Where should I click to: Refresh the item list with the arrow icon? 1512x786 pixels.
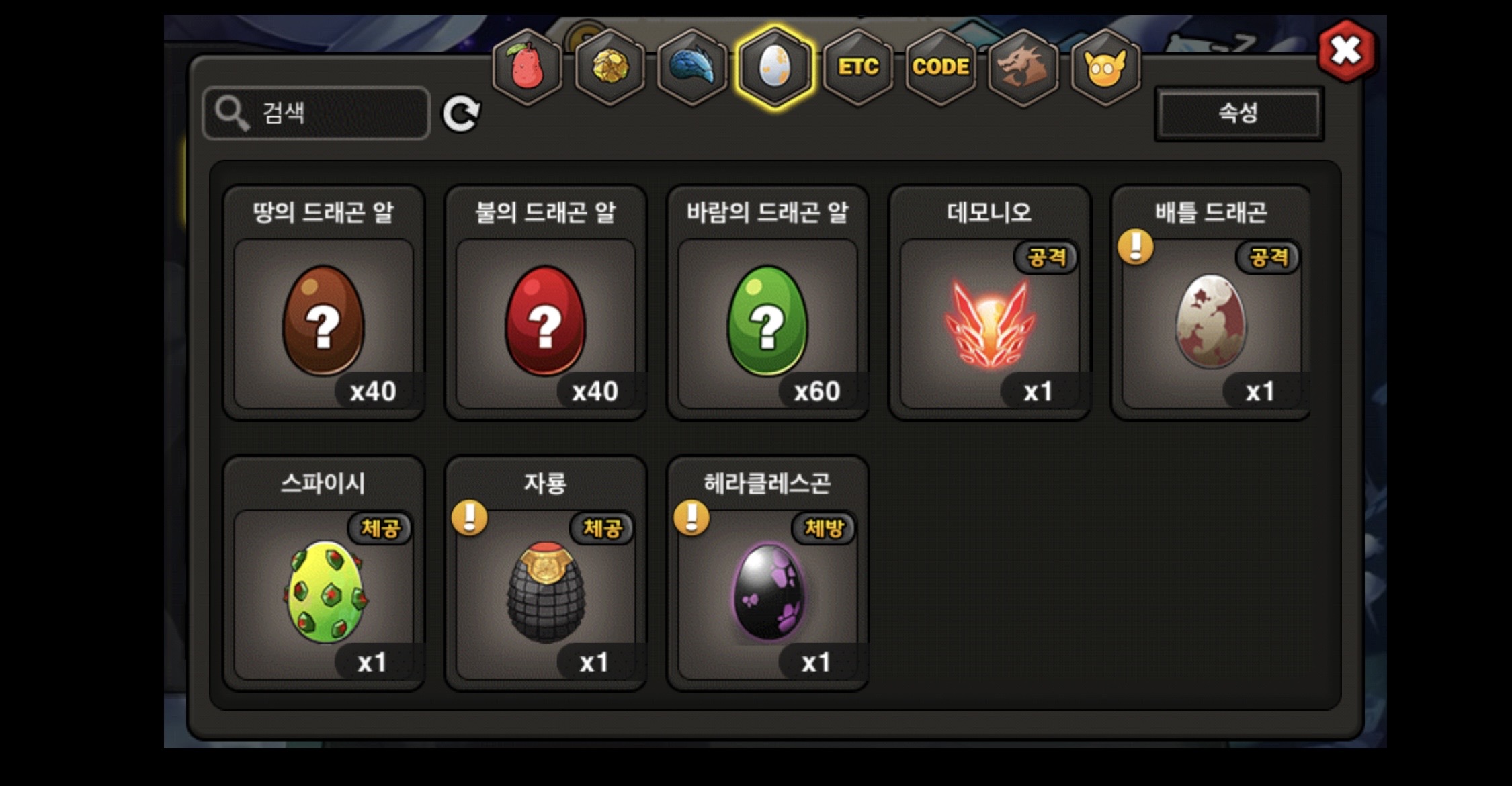tap(461, 113)
